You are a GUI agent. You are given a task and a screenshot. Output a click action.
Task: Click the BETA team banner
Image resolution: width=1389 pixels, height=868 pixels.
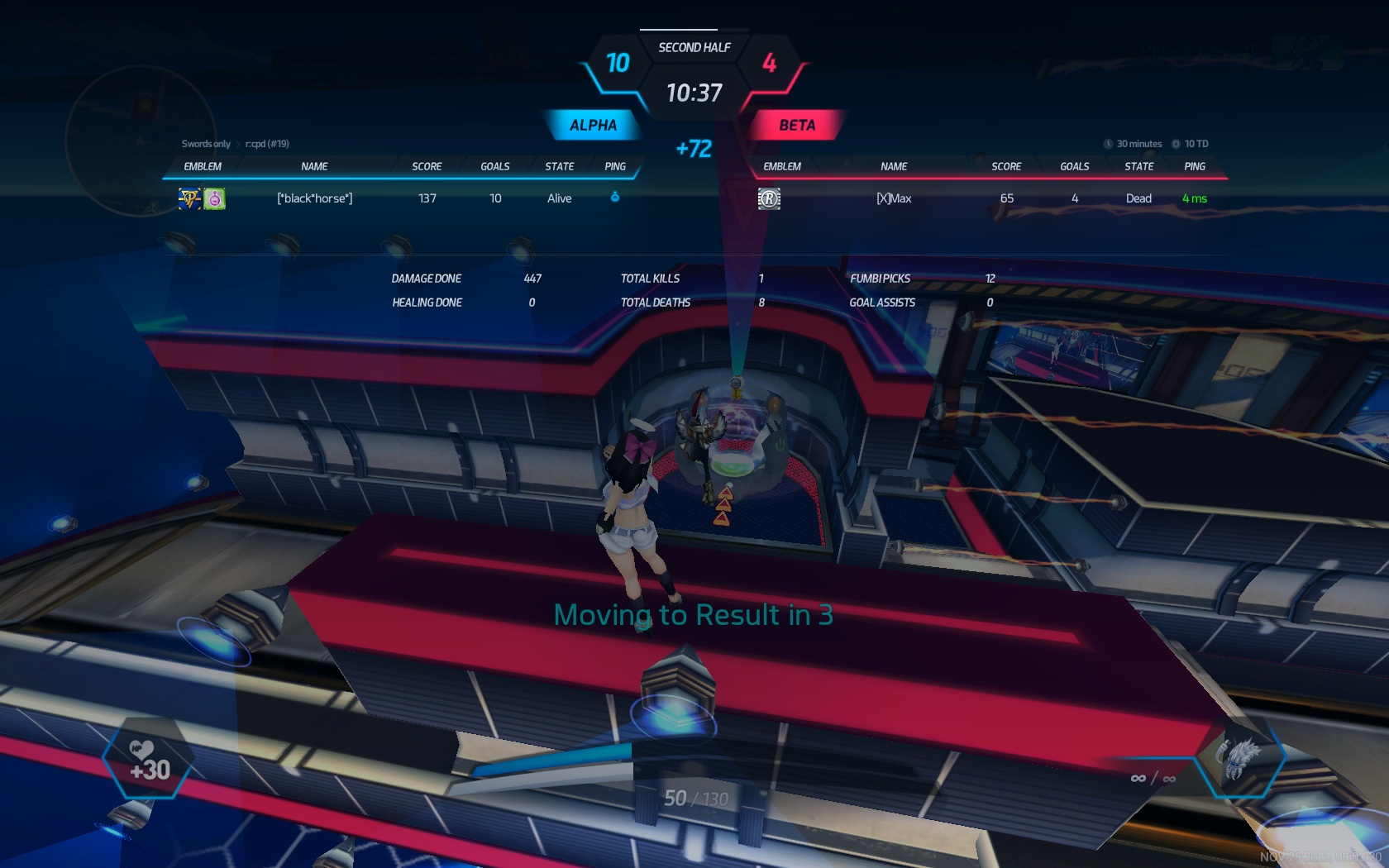point(796,126)
